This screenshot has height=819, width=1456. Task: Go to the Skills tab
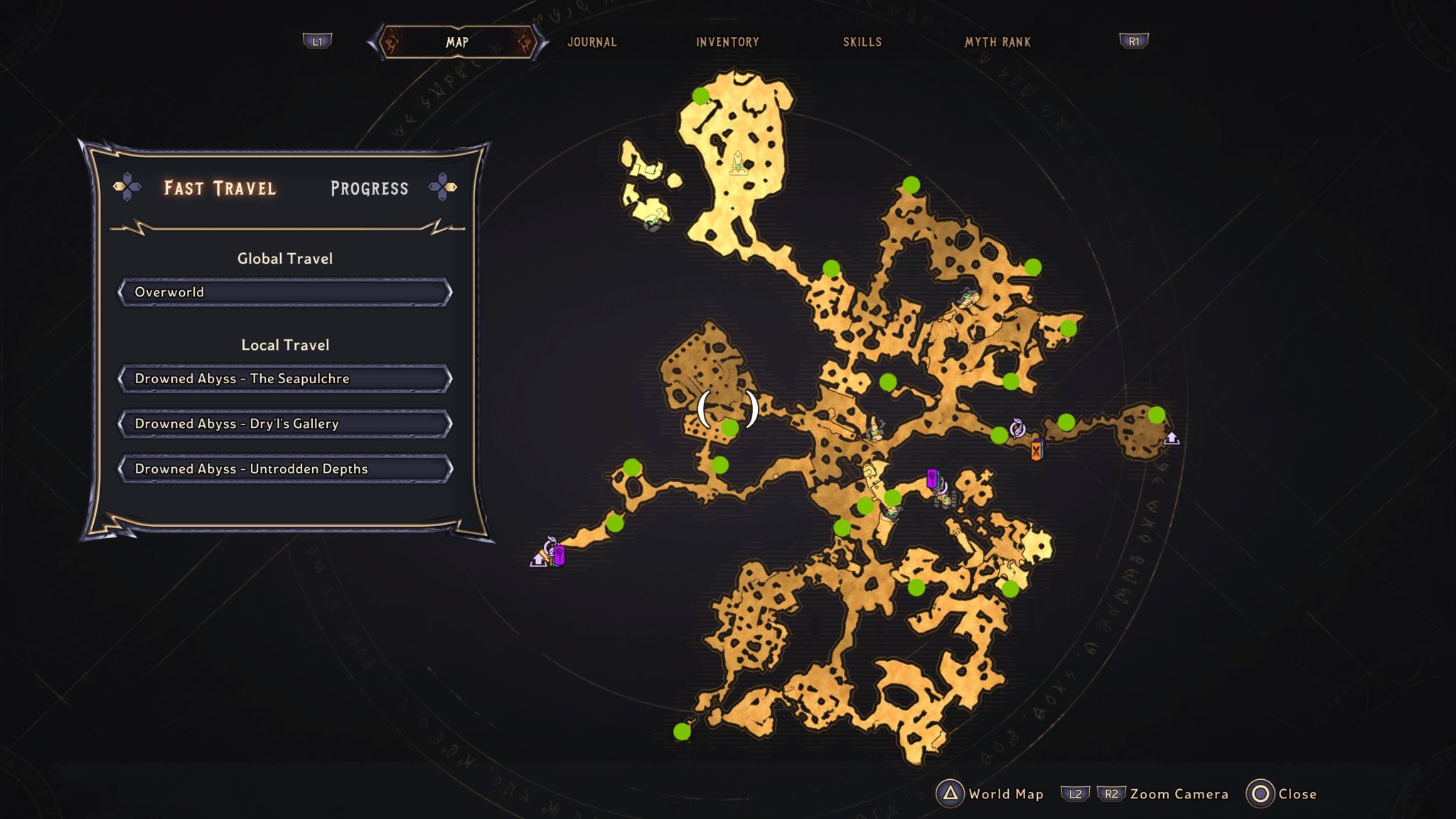862,42
